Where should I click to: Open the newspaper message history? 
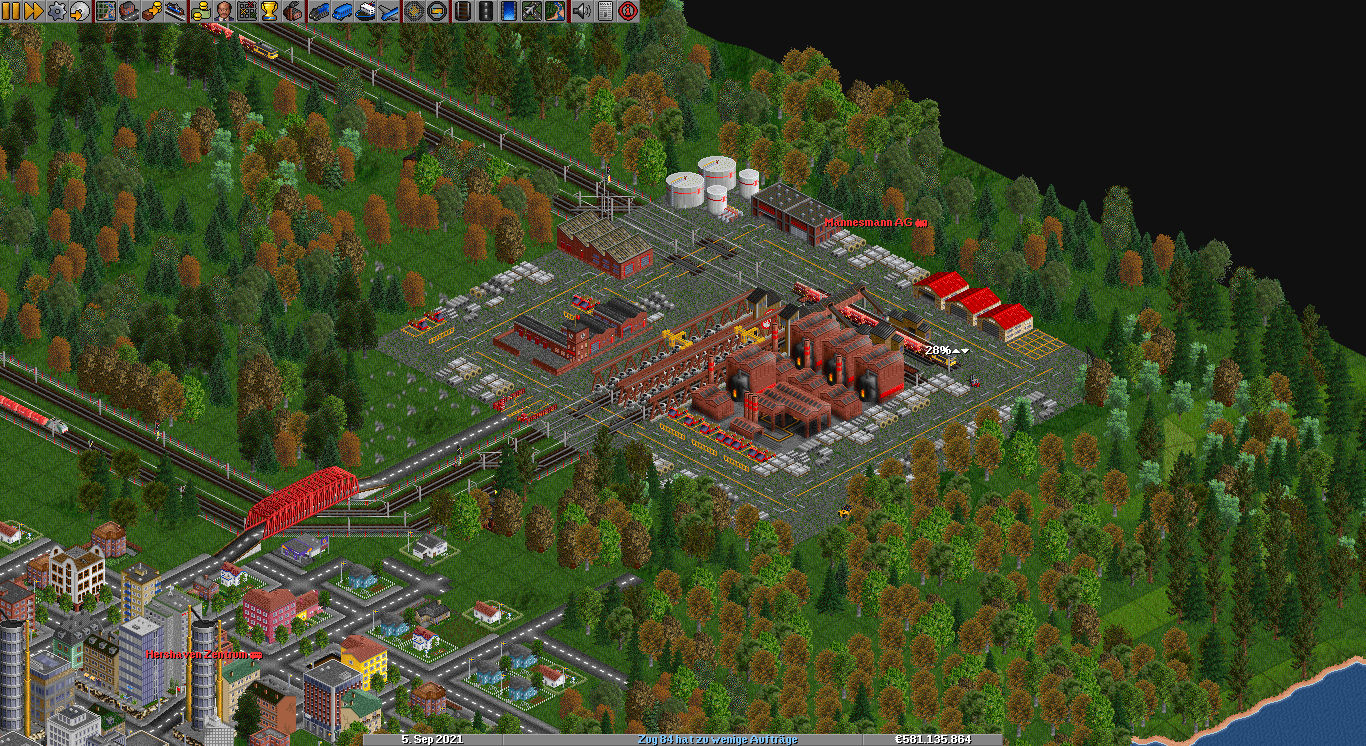click(x=604, y=11)
